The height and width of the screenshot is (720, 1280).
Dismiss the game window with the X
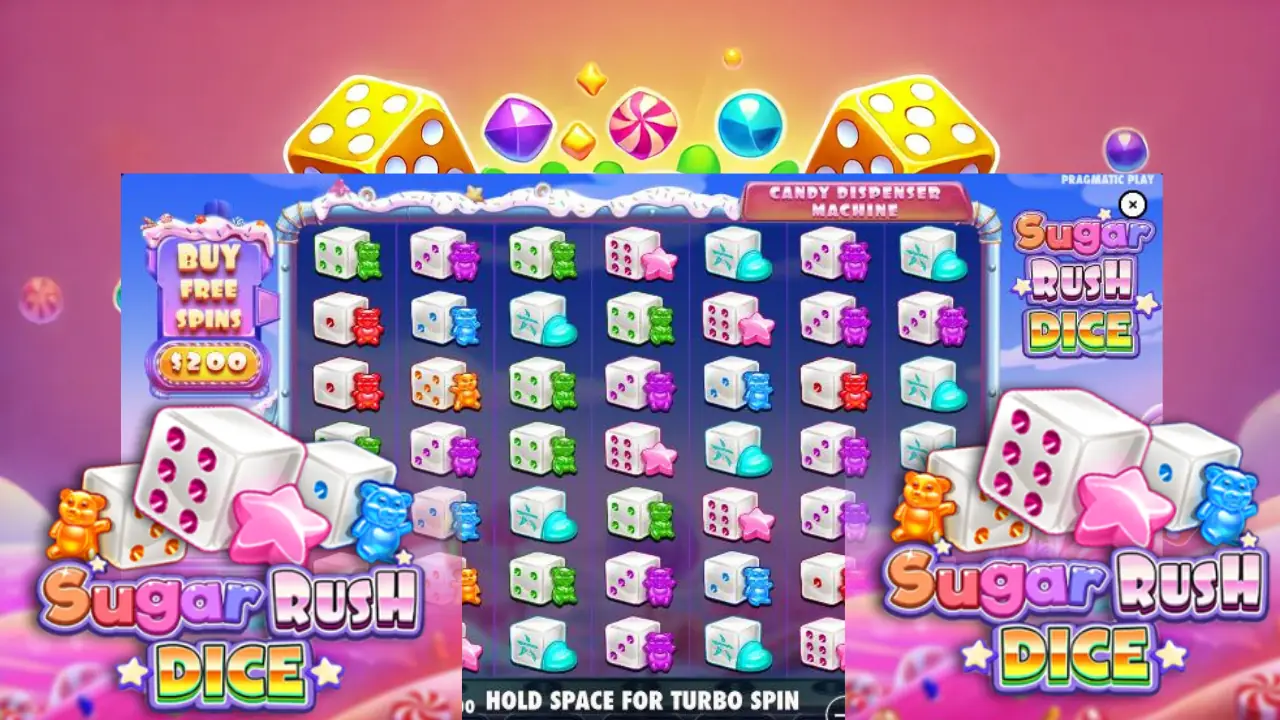(x=1133, y=204)
